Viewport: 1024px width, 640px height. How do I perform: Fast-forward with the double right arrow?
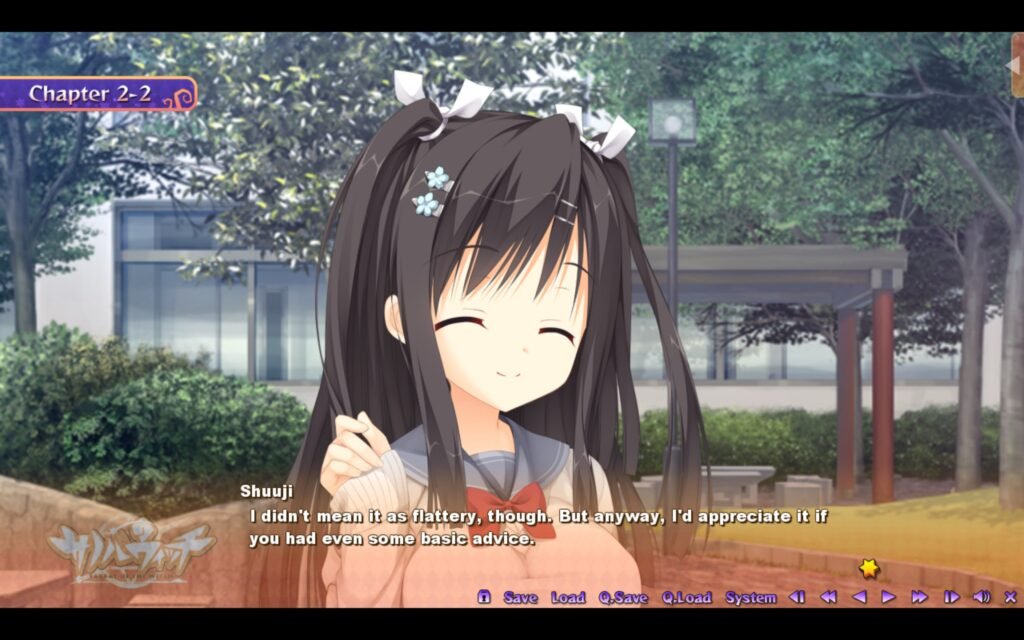[x=919, y=597]
